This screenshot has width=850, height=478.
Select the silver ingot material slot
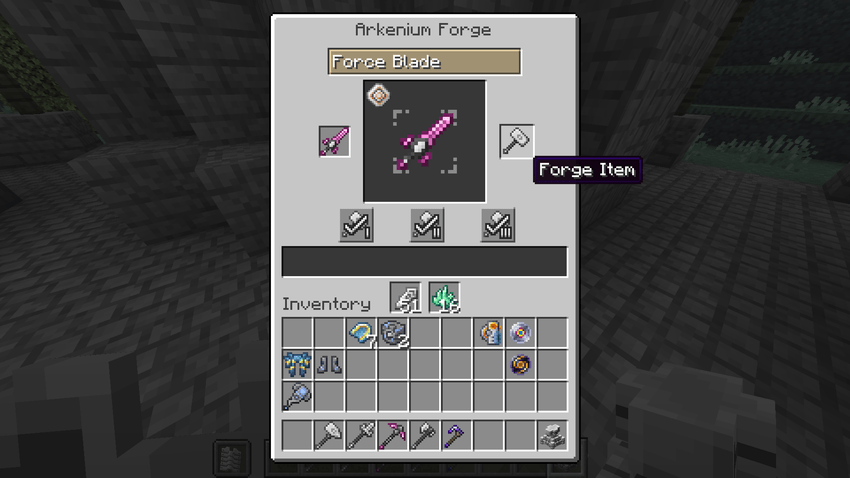click(x=406, y=298)
